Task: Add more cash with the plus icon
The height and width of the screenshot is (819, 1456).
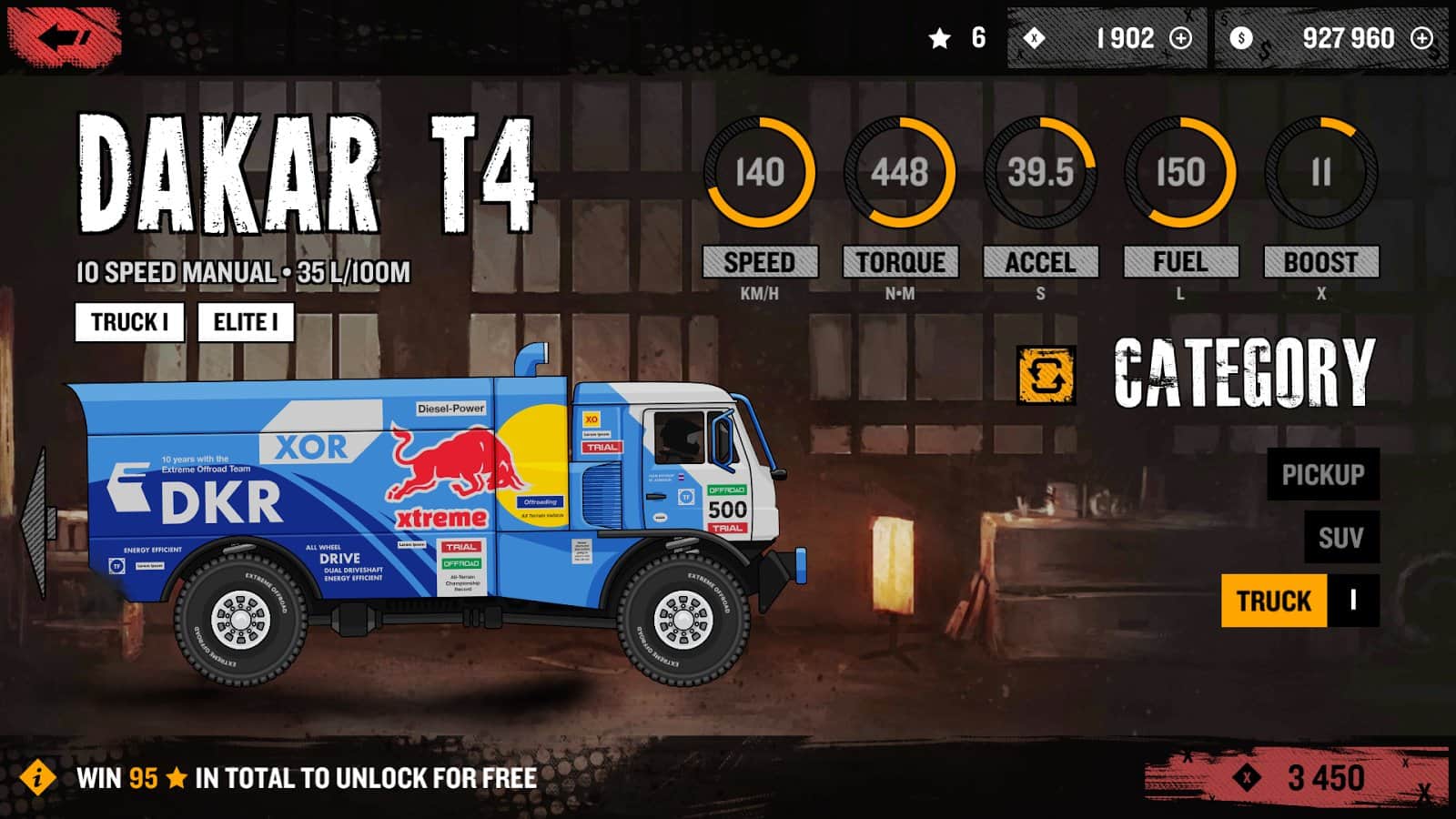Action: 1421,38
